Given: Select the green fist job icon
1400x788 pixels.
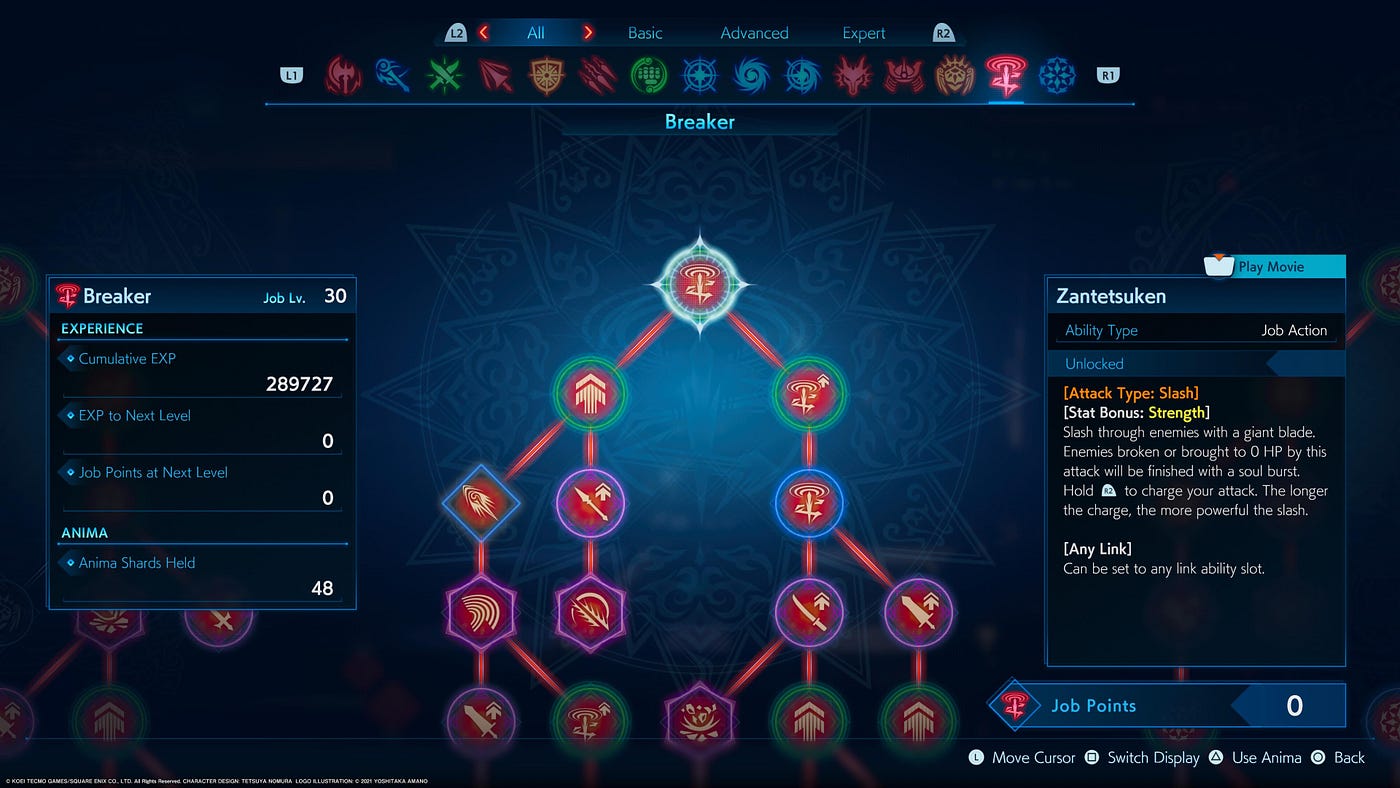Looking at the screenshot, I should (649, 75).
